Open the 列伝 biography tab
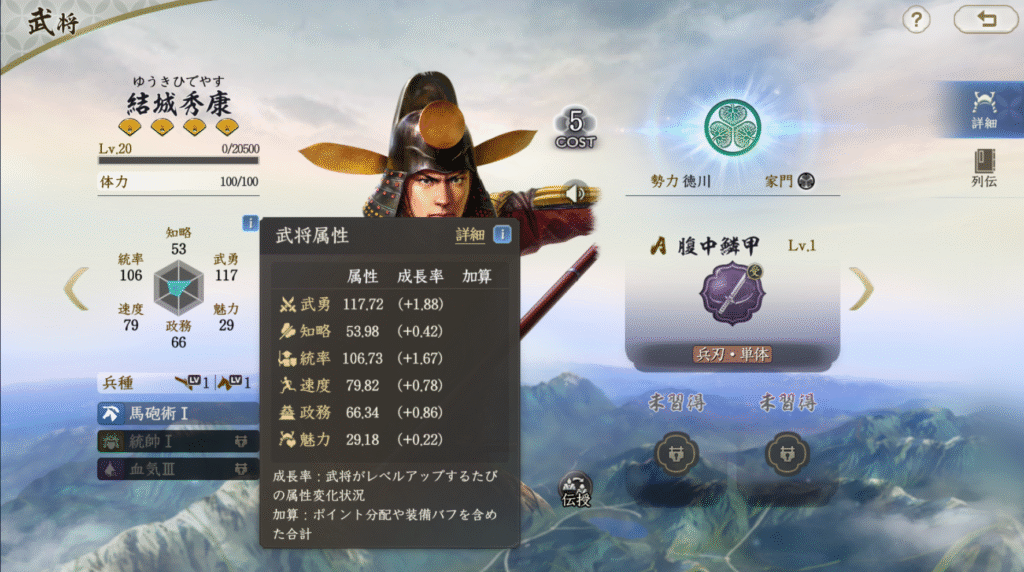 pos(983,168)
